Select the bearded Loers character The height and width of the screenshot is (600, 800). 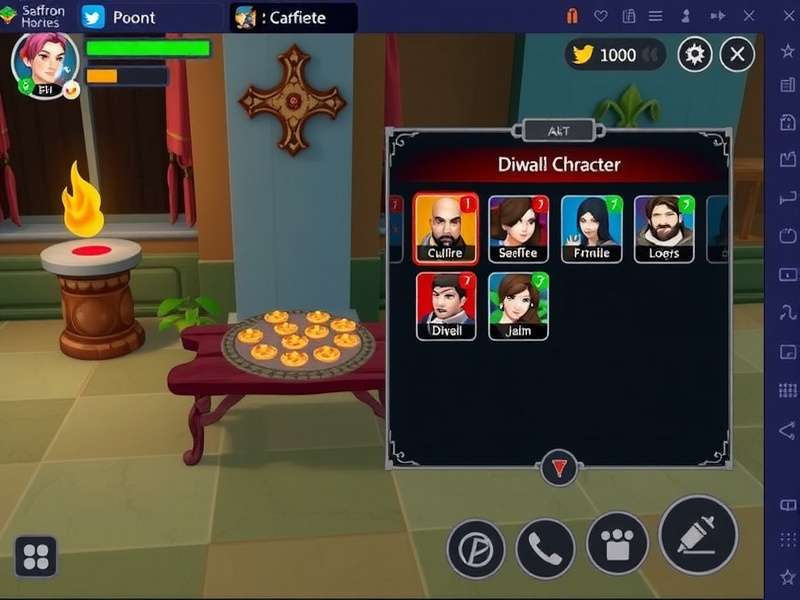click(x=664, y=228)
